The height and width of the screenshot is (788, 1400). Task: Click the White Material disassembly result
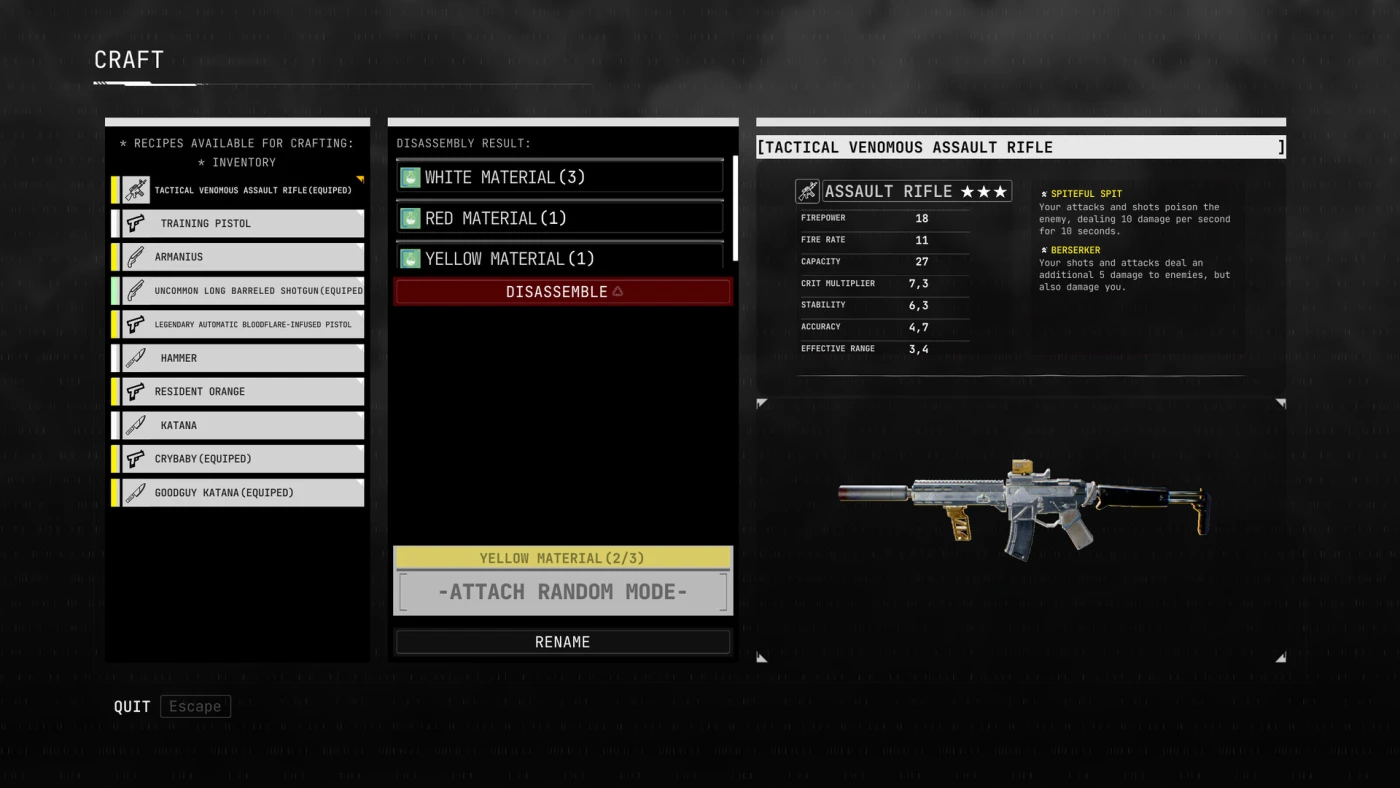[560, 177]
